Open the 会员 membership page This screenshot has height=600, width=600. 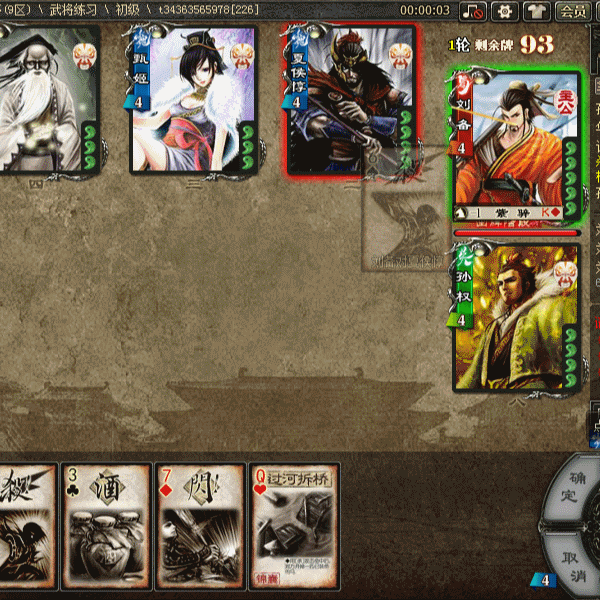(573, 11)
